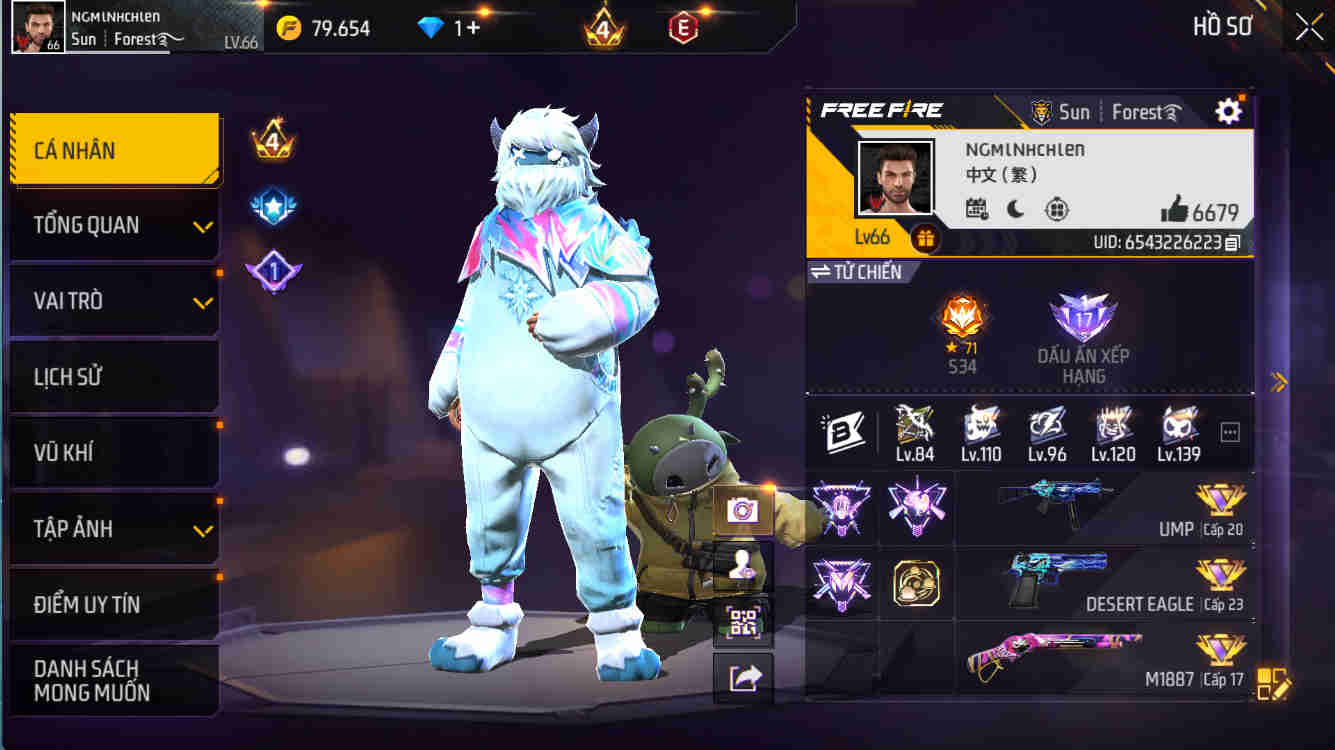Expand the TẬP ẢNH section
Viewport: 1335px width, 750px height.
(x=113, y=528)
